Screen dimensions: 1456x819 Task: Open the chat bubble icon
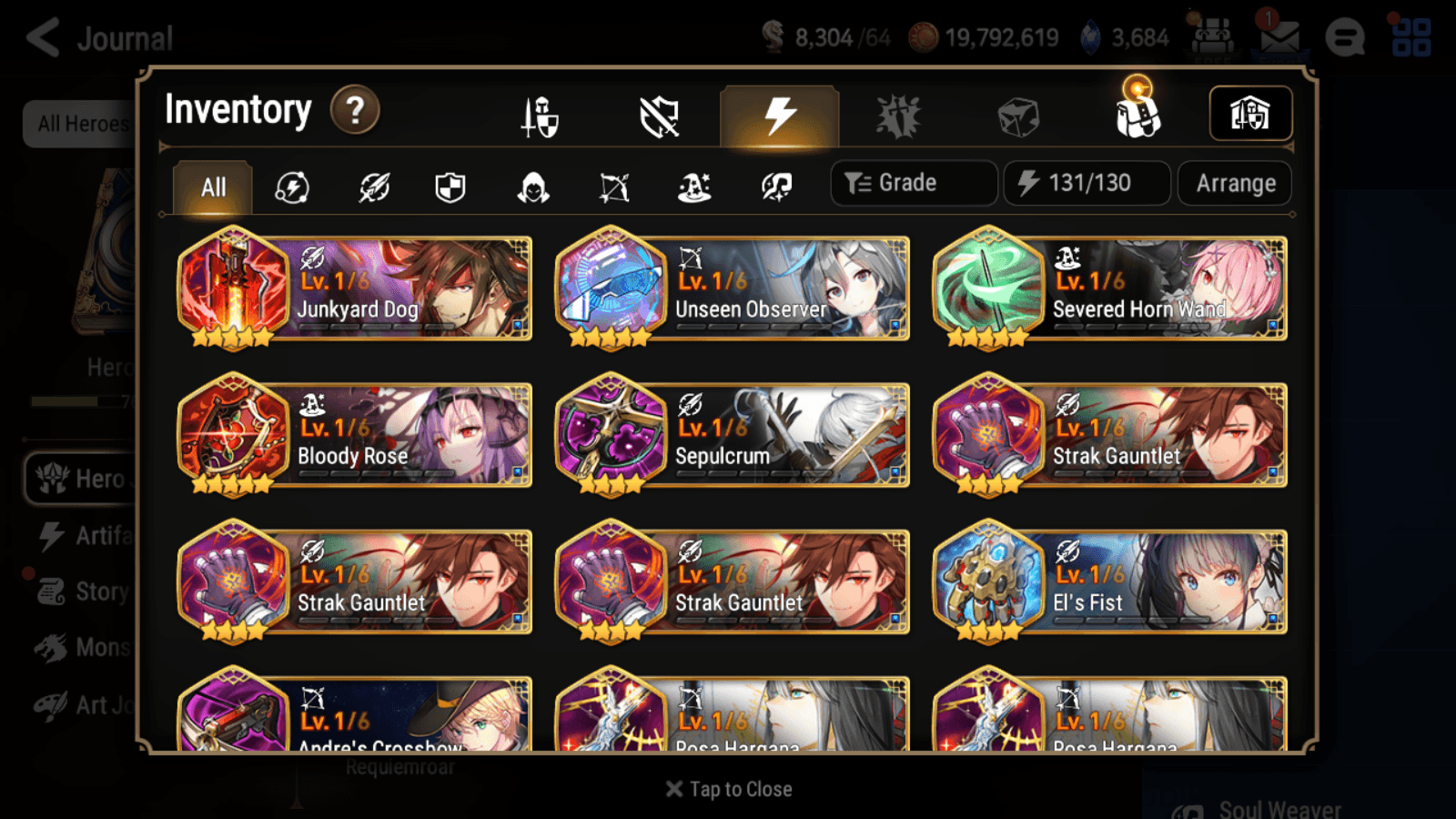tap(1345, 38)
